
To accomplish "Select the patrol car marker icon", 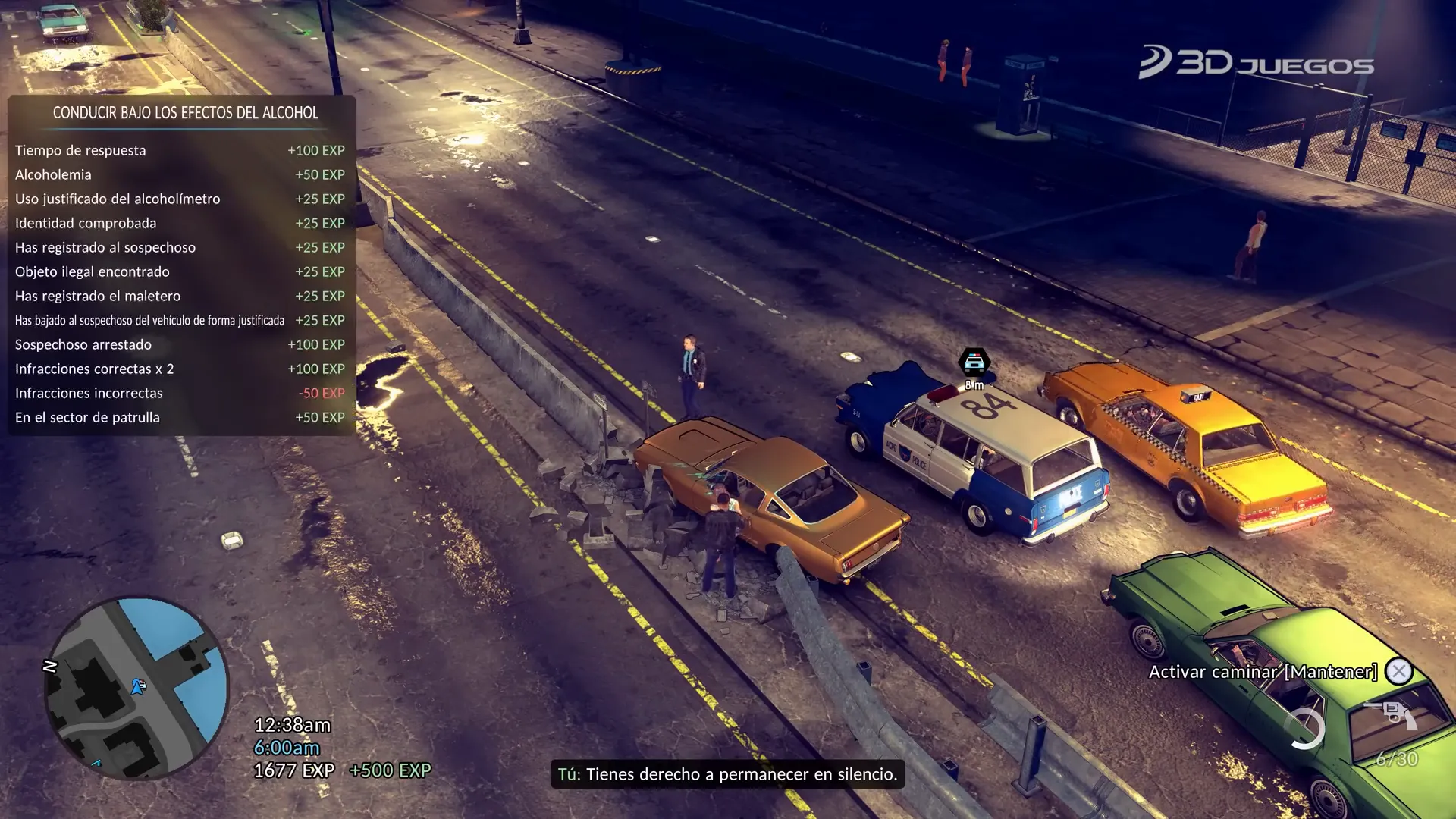I will pos(974,362).
